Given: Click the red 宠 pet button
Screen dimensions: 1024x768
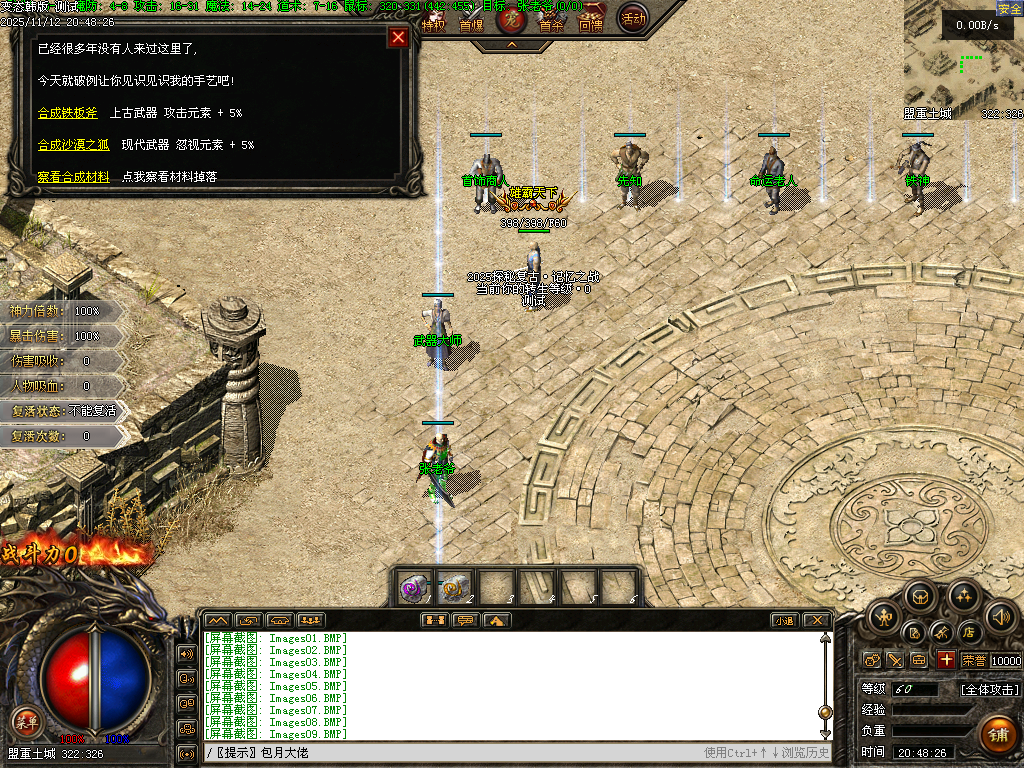Looking at the screenshot, I should pos(511,19).
